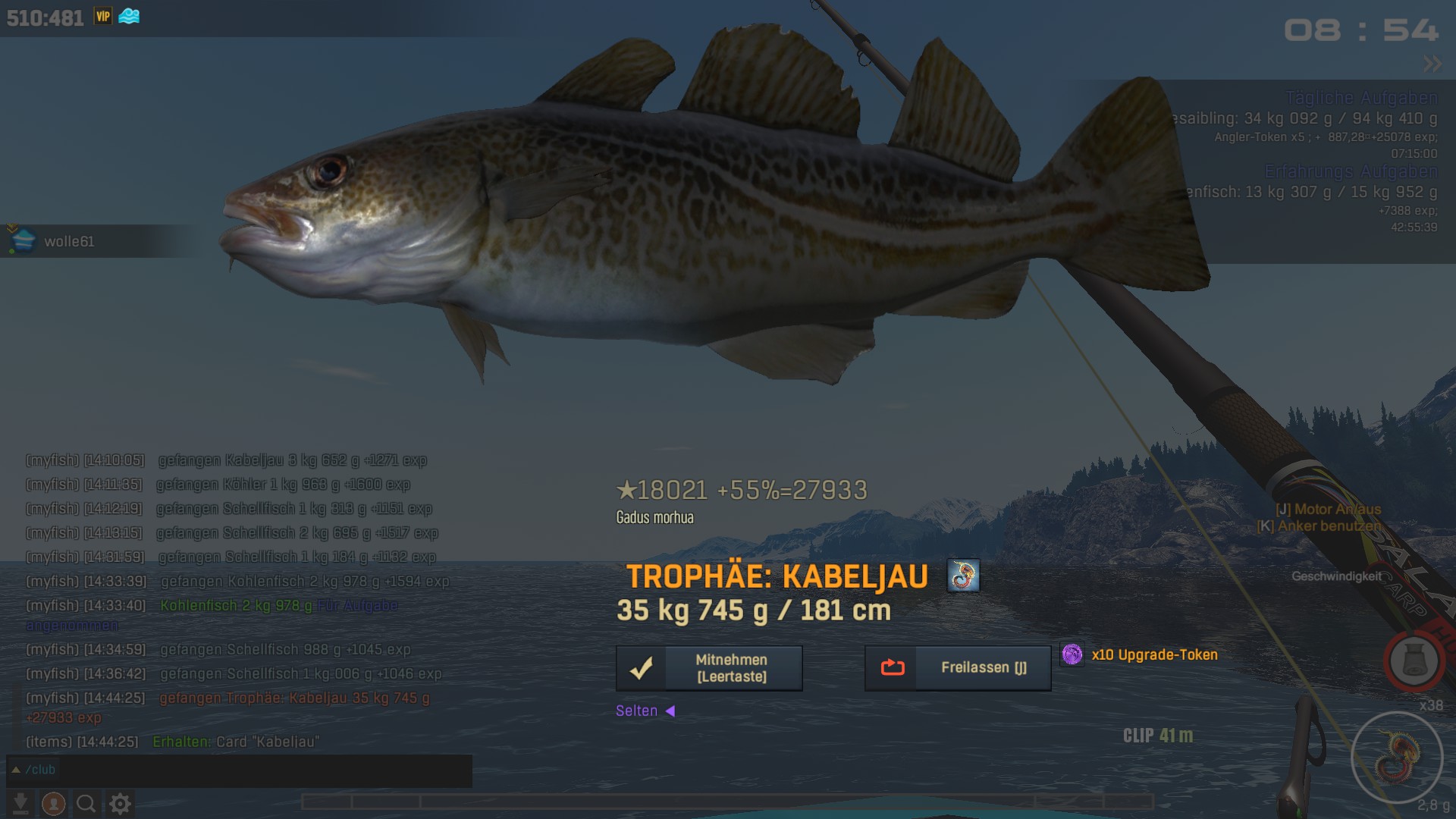Click the VIP badge
Screen dimensions: 1456x819
[103, 16]
